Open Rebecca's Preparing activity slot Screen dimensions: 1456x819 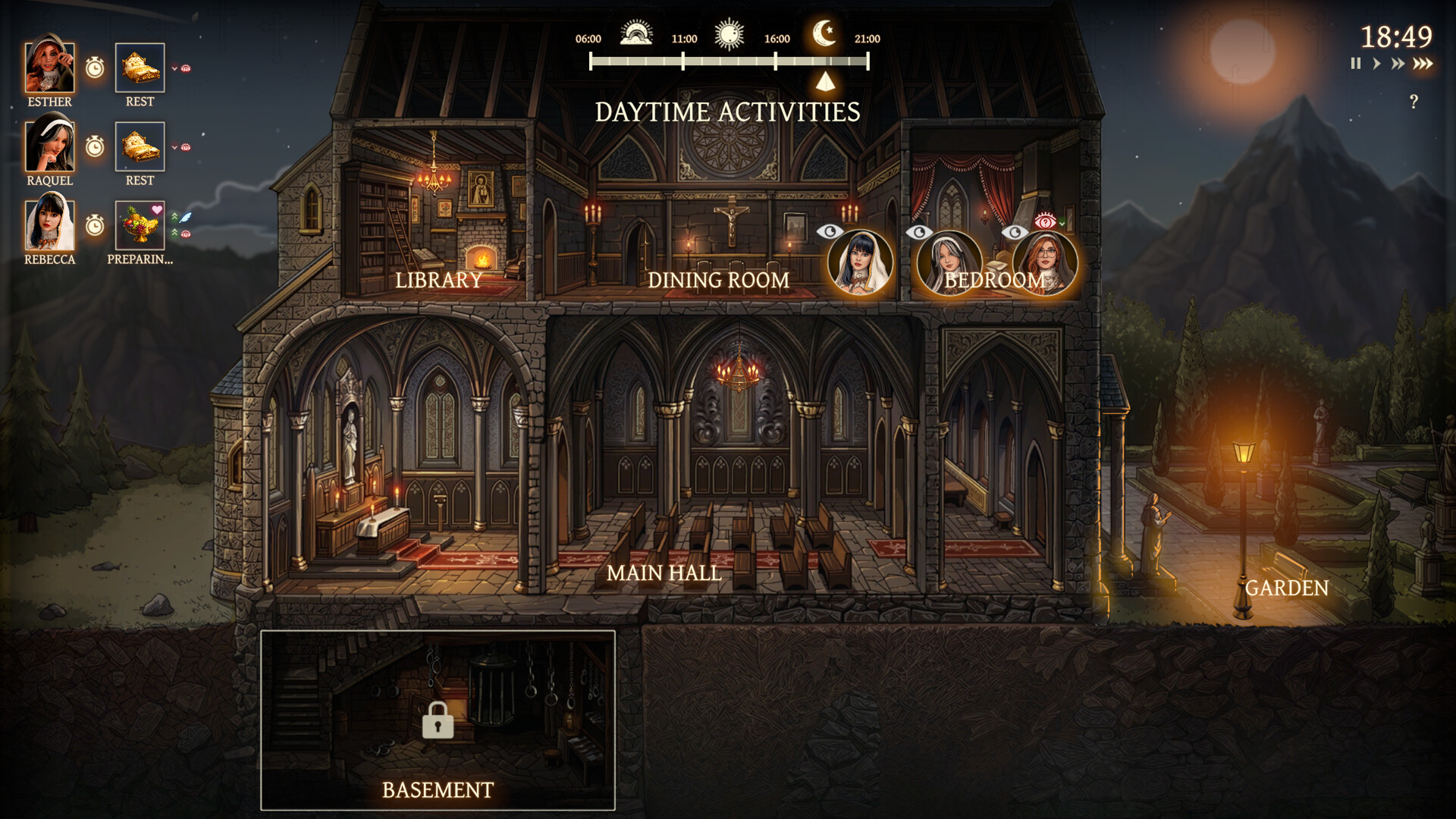click(x=140, y=225)
